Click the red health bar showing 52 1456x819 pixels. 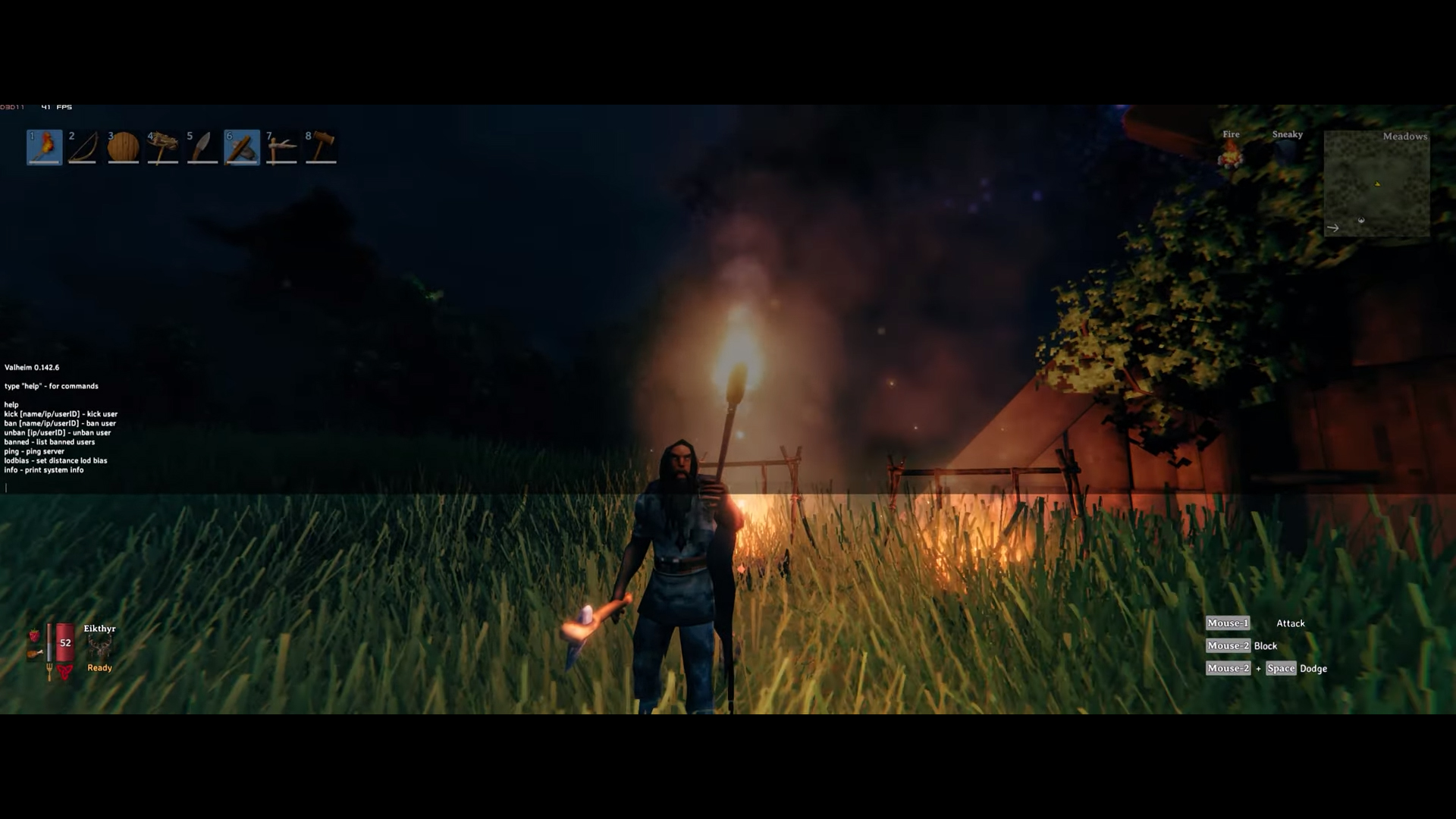[x=64, y=643]
